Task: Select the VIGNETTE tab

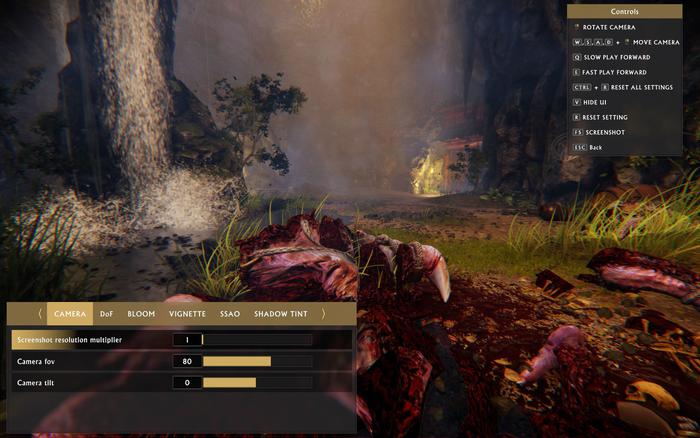Action: coord(187,314)
